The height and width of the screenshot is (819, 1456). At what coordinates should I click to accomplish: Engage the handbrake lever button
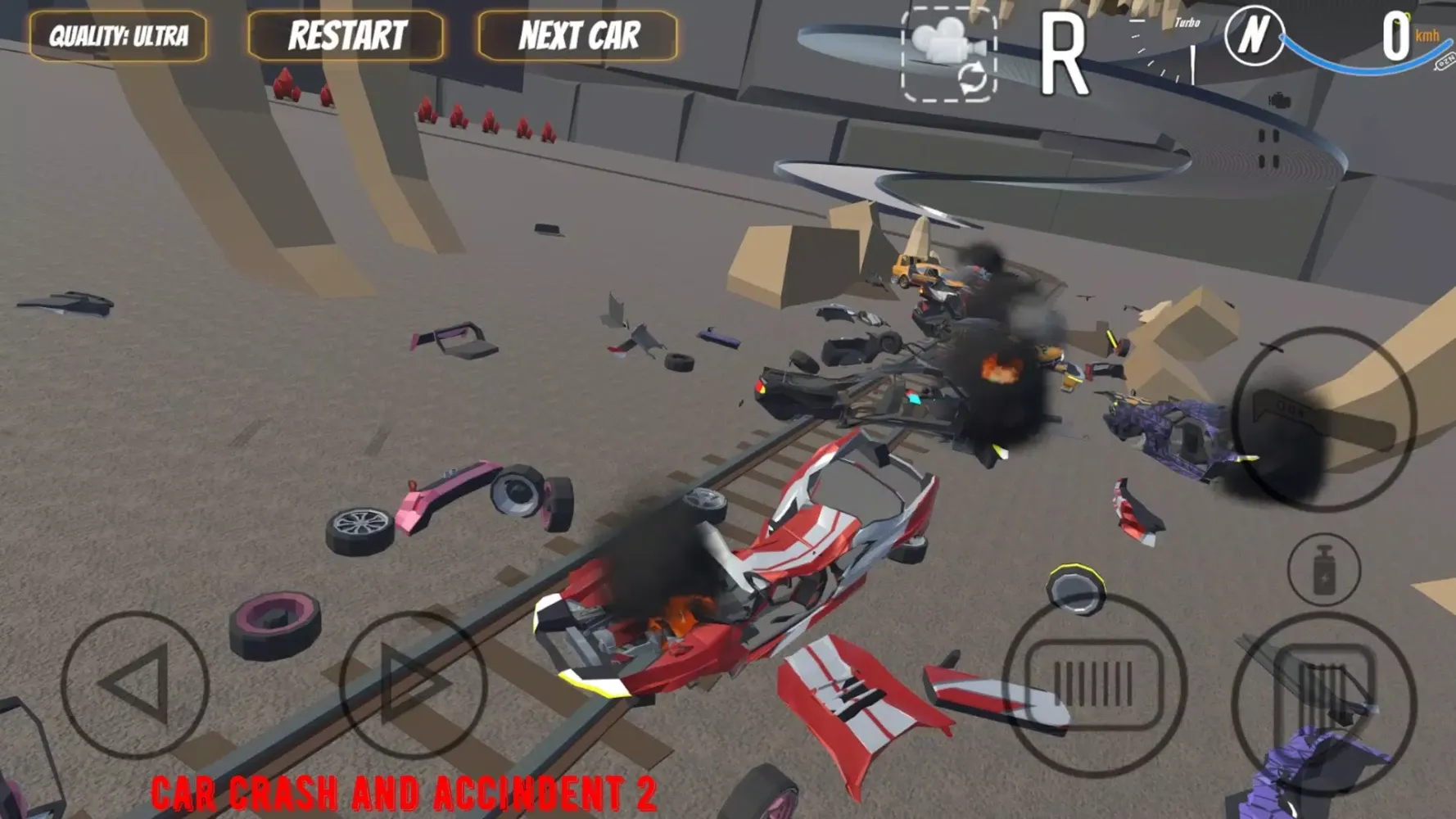tap(1324, 419)
